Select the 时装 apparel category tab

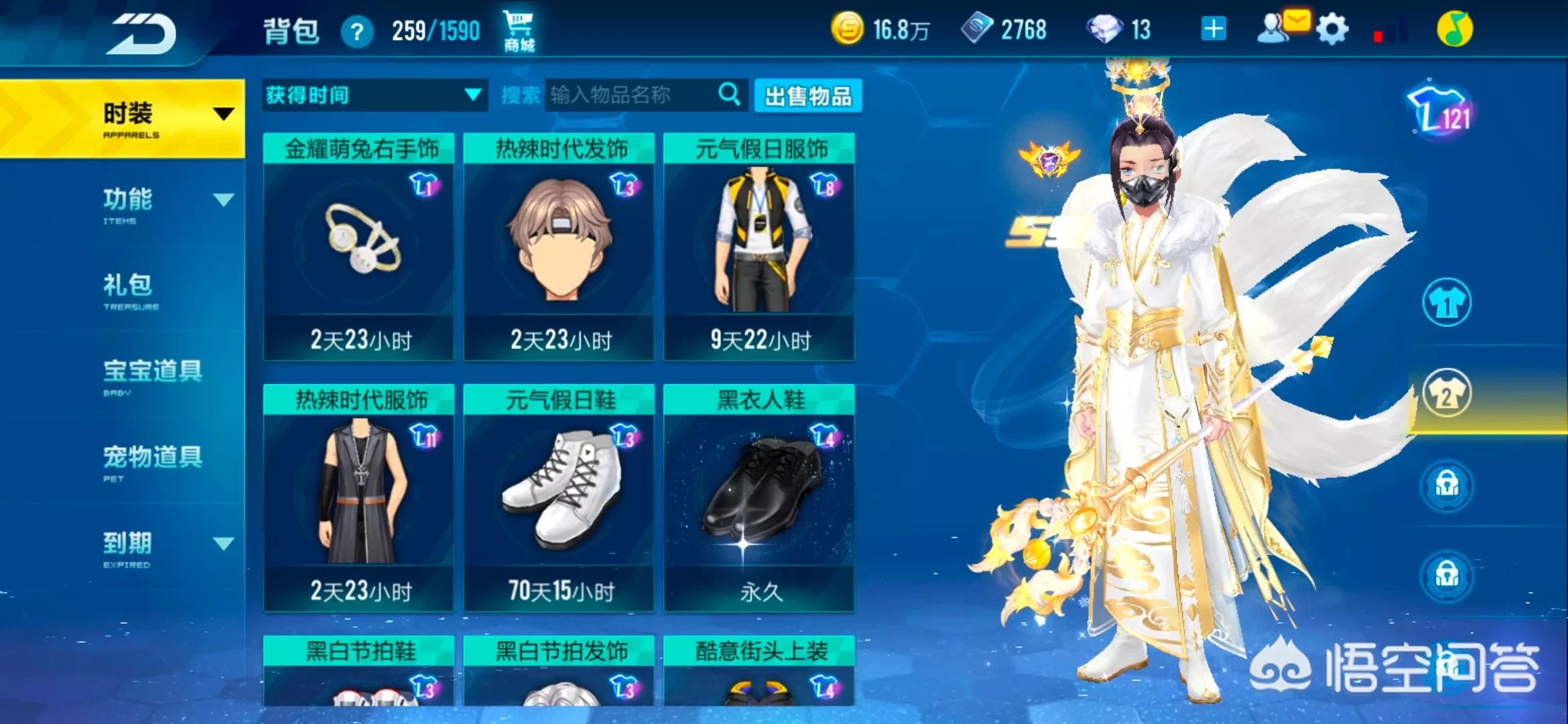pos(127,118)
